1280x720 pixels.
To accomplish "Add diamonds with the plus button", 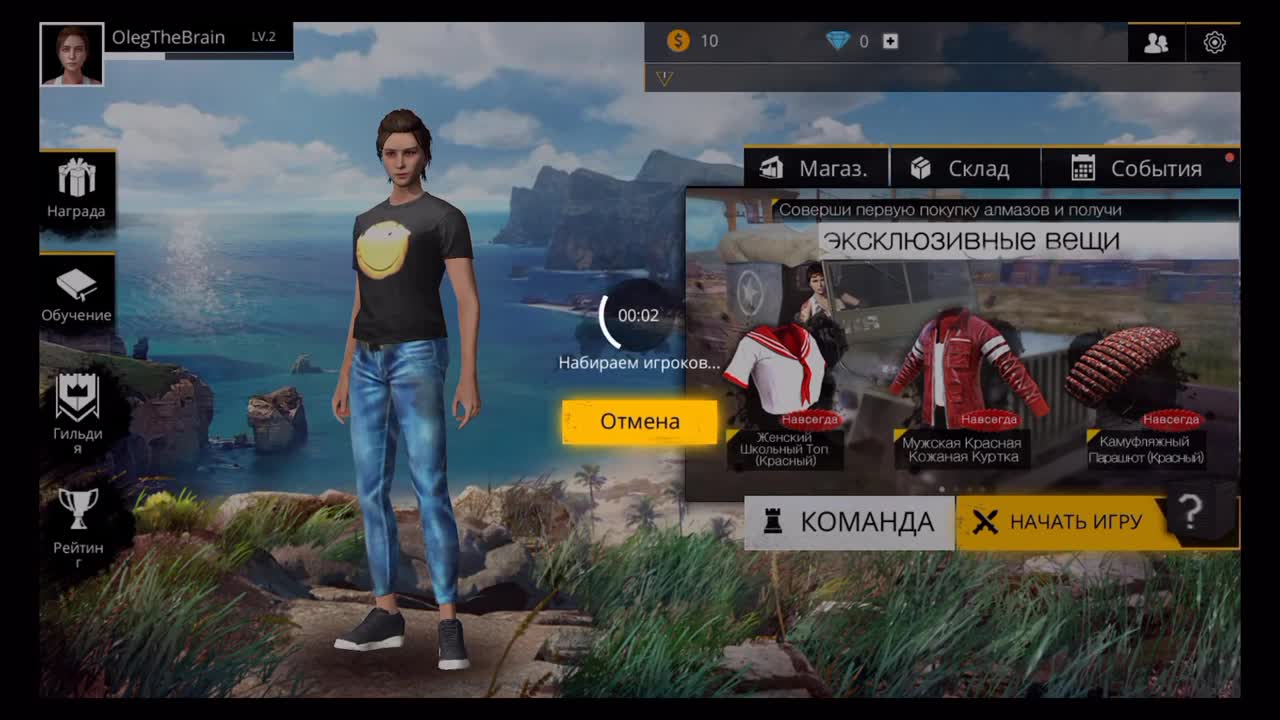I will (x=890, y=41).
